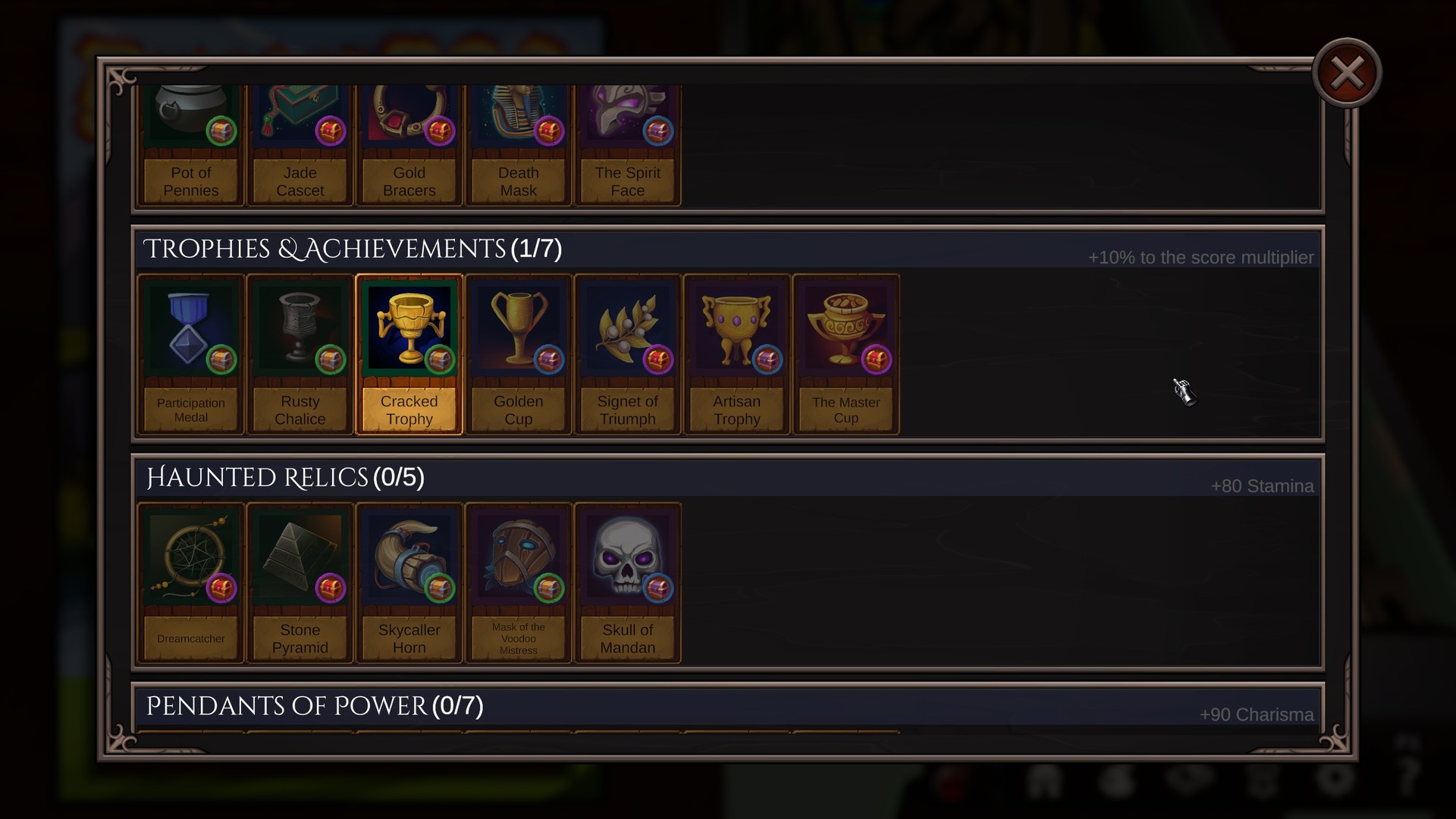Click the Signet of Triumph icon
The image size is (1456, 819).
click(627, 326)
